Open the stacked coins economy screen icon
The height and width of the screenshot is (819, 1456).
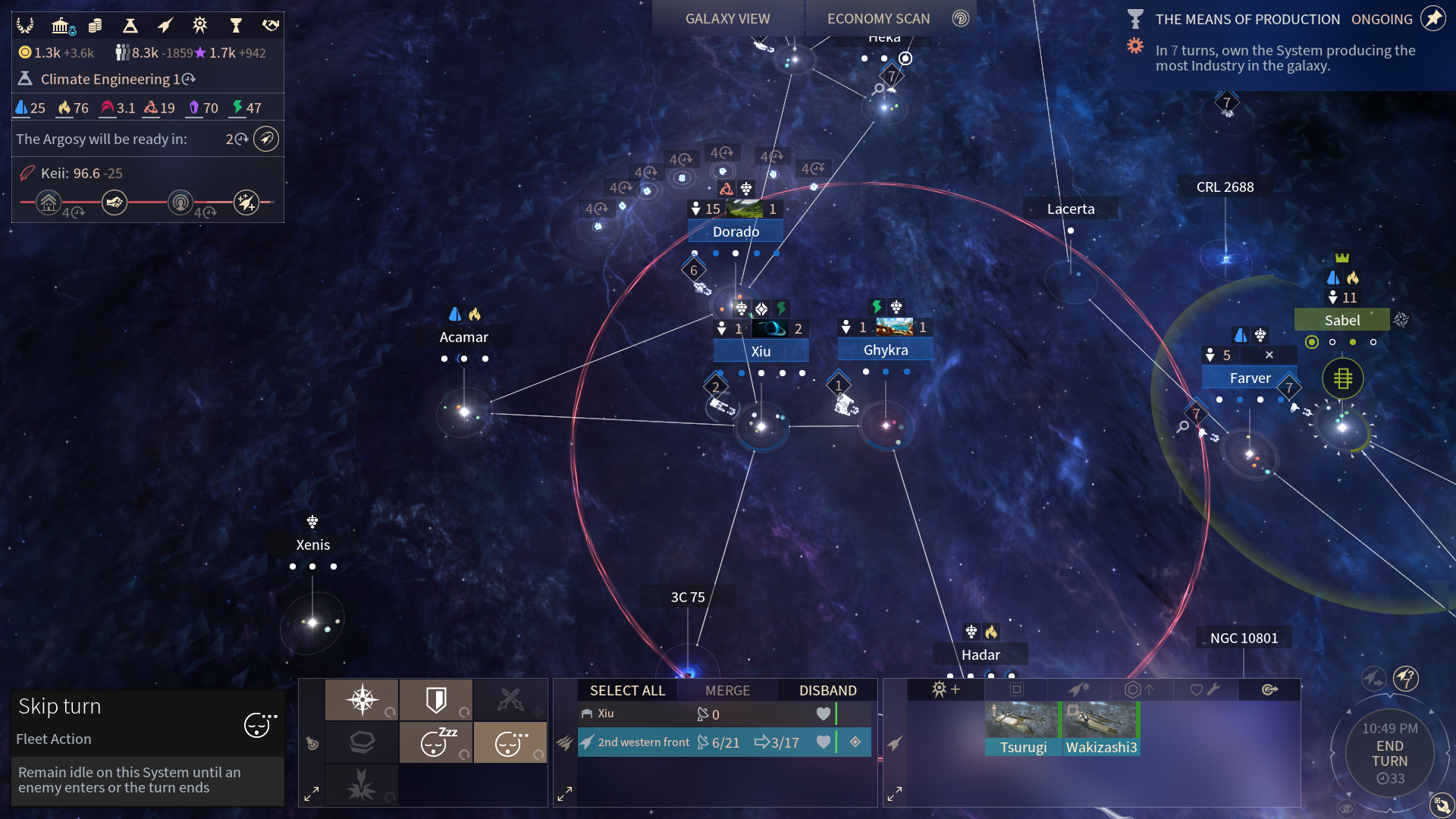point(95,26)
